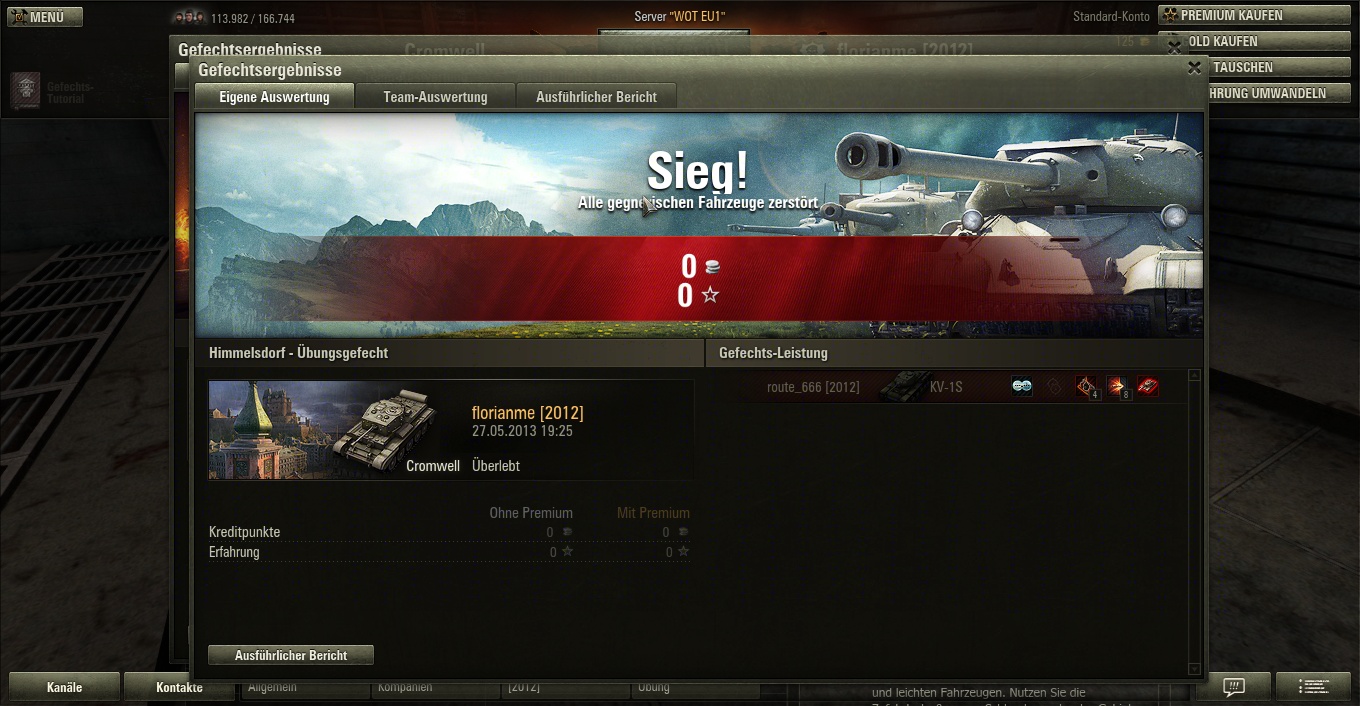Close the Gefechtsergebnisse window
The height and width of the screenshot is (706, 1360).
pos(1194,68)
